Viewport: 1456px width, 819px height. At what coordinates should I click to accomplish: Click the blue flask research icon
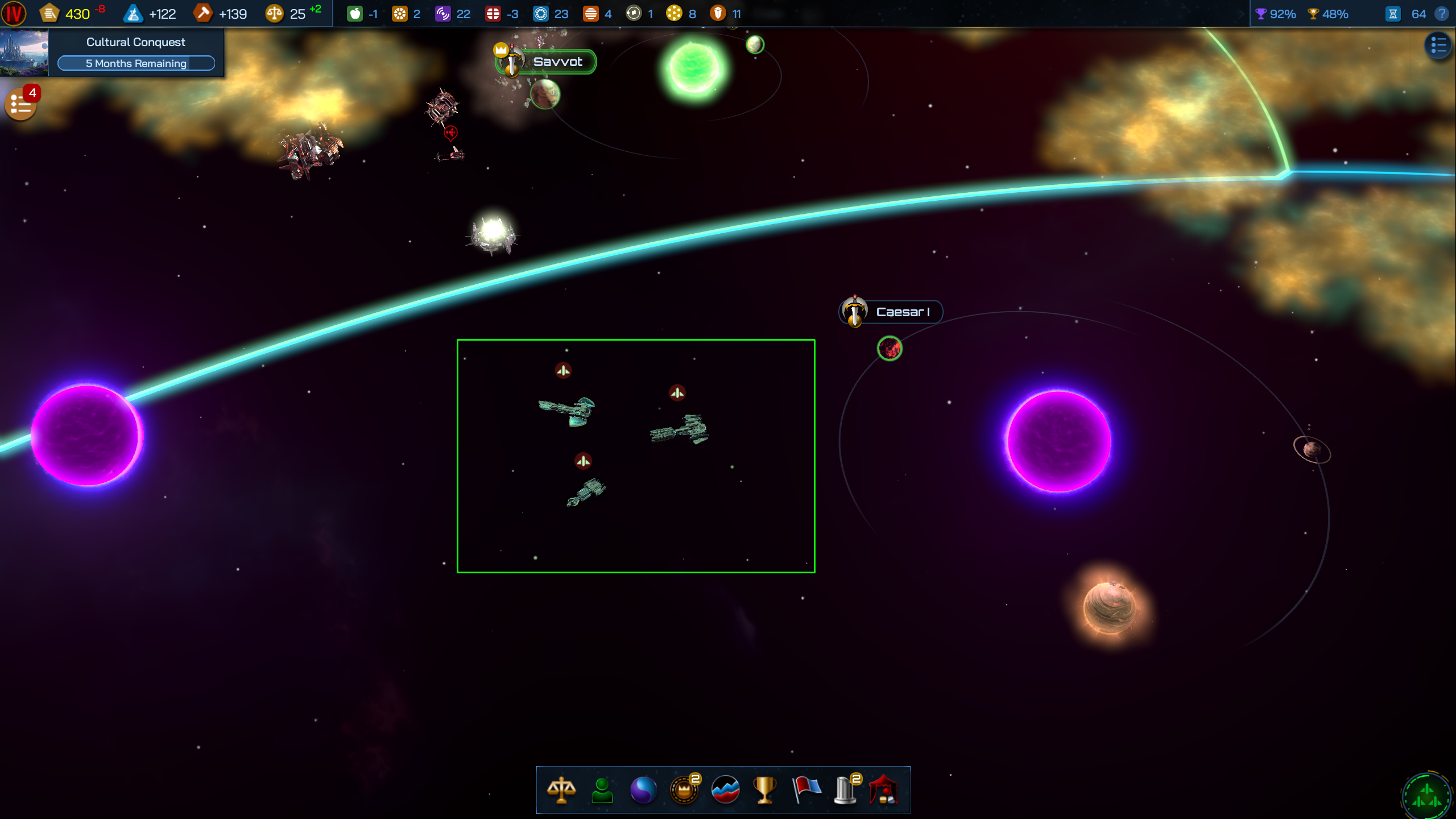(133, 14)
